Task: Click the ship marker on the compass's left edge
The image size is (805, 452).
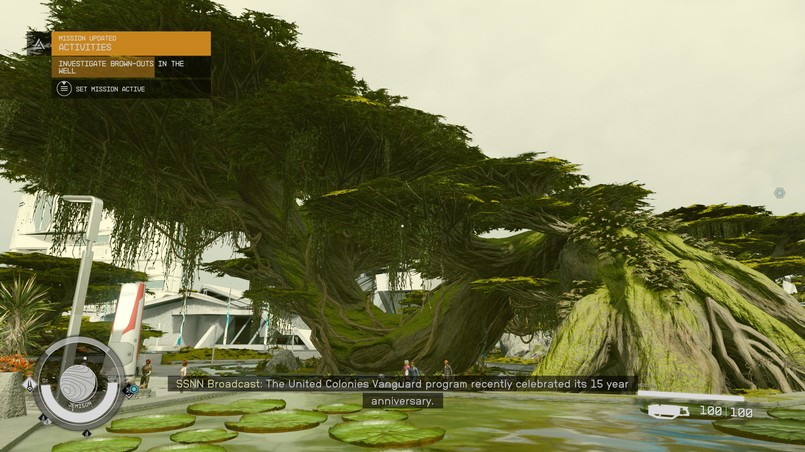Action: [x=29, y=385]
